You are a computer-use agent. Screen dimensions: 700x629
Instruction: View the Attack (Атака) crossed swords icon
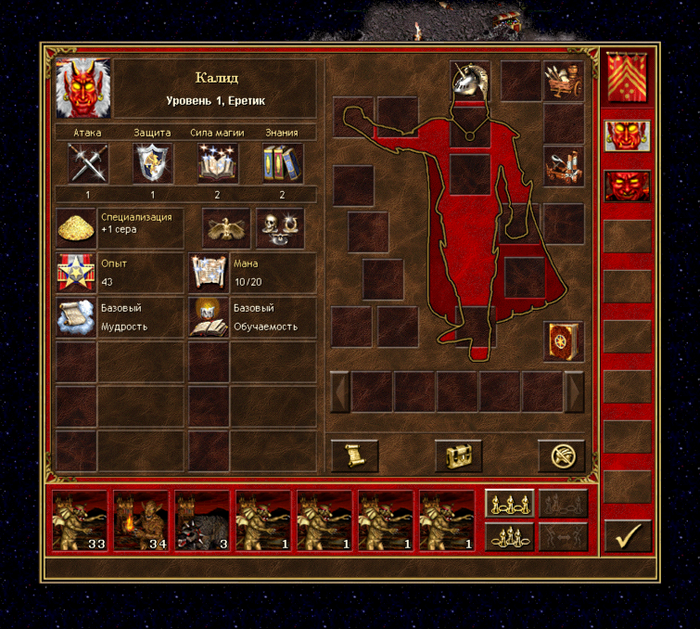pyautogui.click(x=88, y=163)
